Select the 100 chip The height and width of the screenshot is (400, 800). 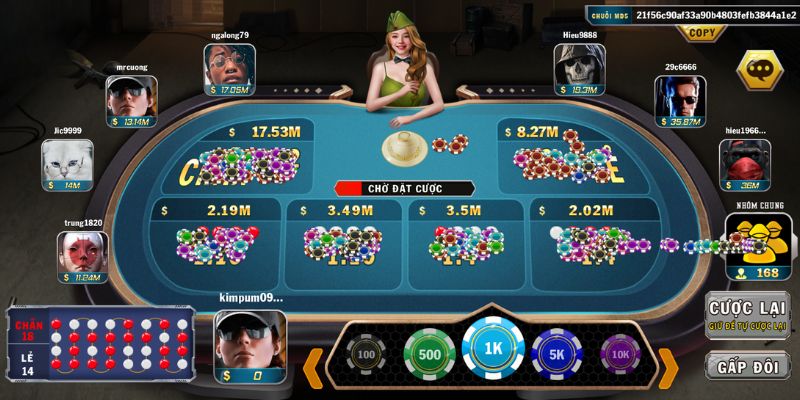click(x=366, y=355)
